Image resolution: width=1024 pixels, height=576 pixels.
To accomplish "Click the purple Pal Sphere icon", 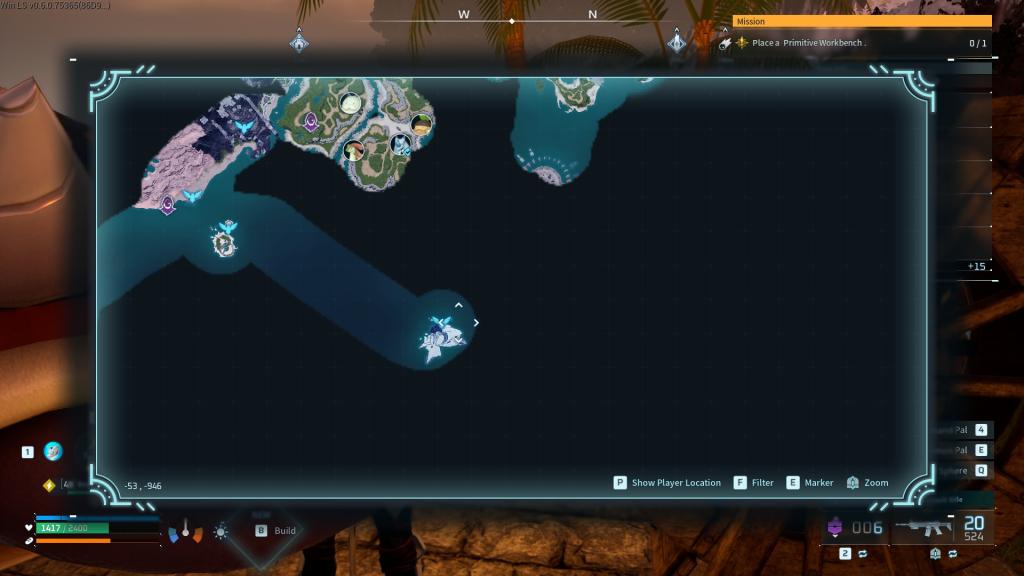I will pyautogui.click(x=835, y=527).
